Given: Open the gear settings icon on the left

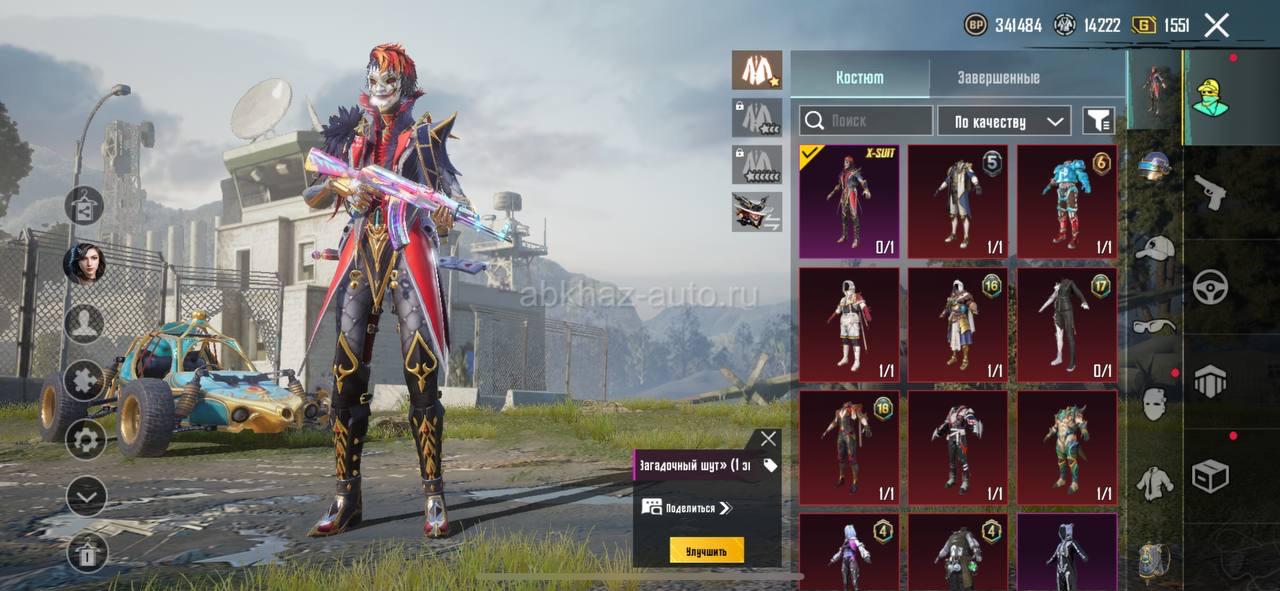Looking at the screenshot, I should point(86,438).
